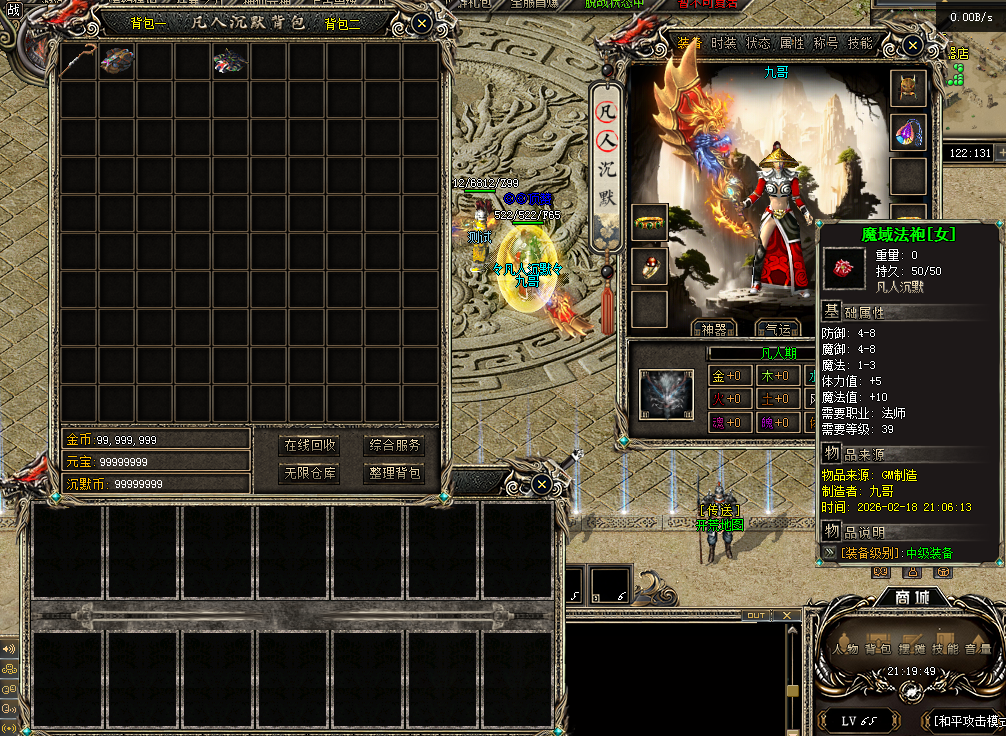This screenshot has height=736, width=1006.
Task: Close the character equipment window
Action: [x=912, y=45]
